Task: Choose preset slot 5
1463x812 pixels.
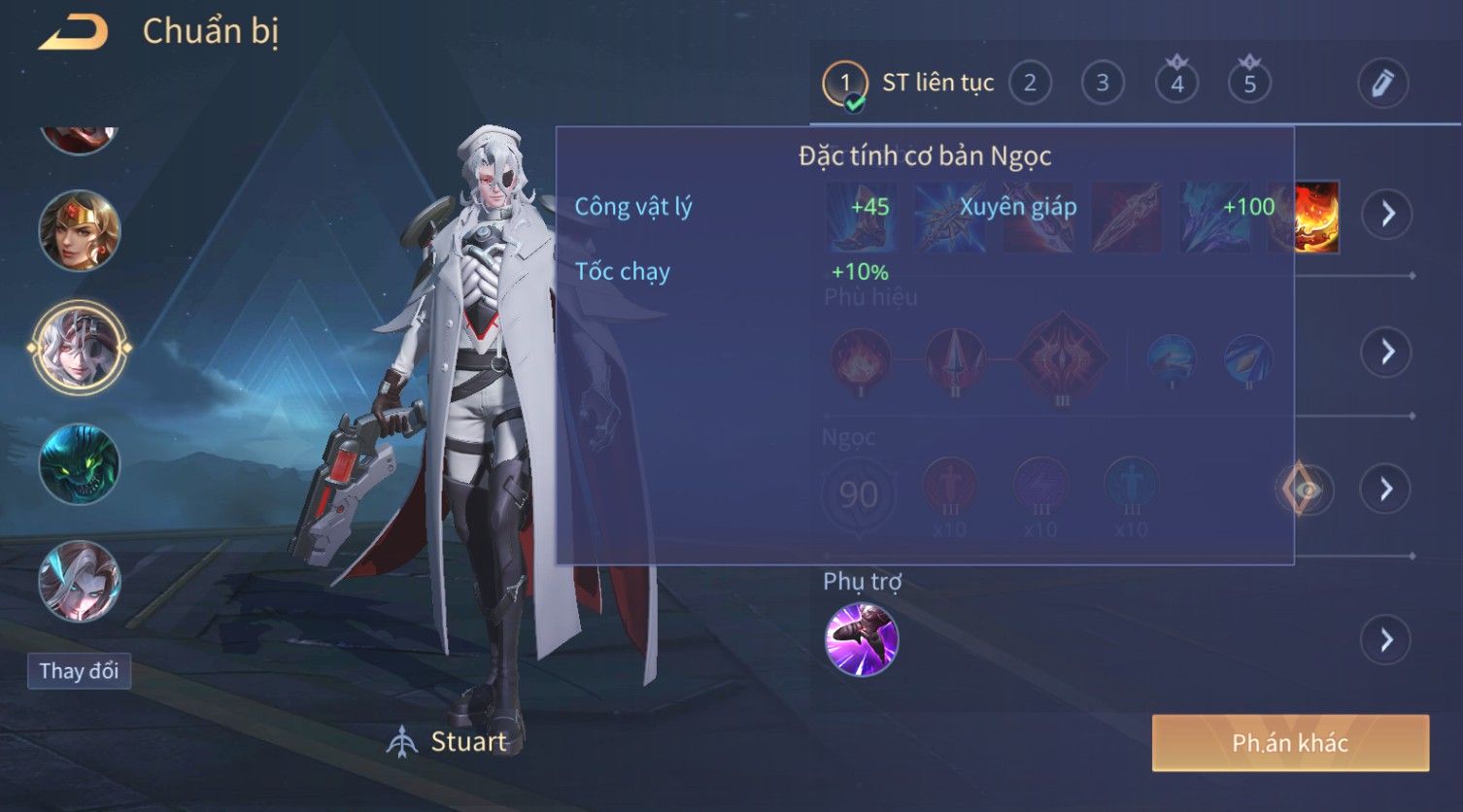Action: [x=1250, y=84]
